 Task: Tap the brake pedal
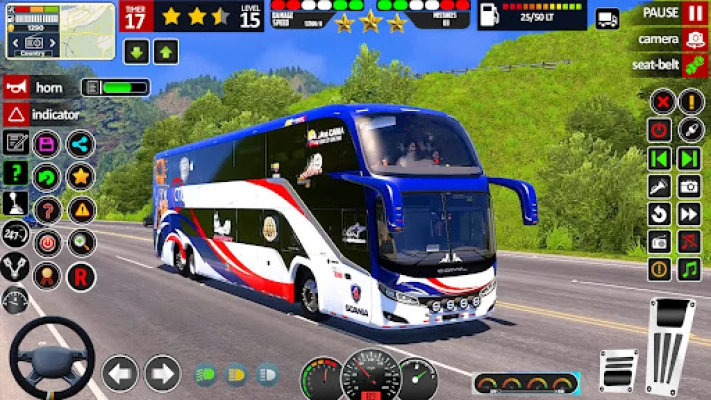pyautogui.click(x=618, y=370)
